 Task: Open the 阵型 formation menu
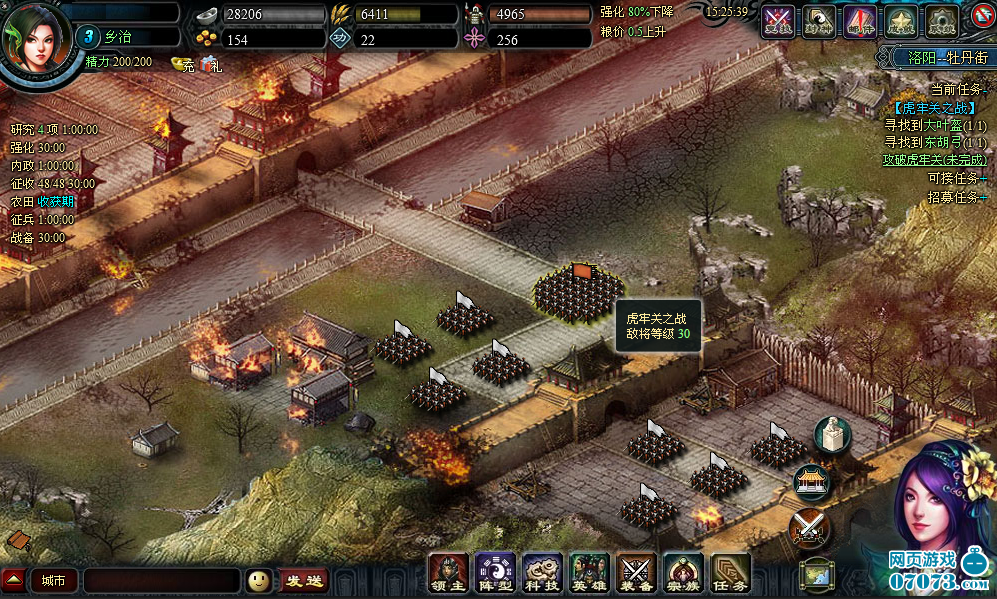point(494,573)
